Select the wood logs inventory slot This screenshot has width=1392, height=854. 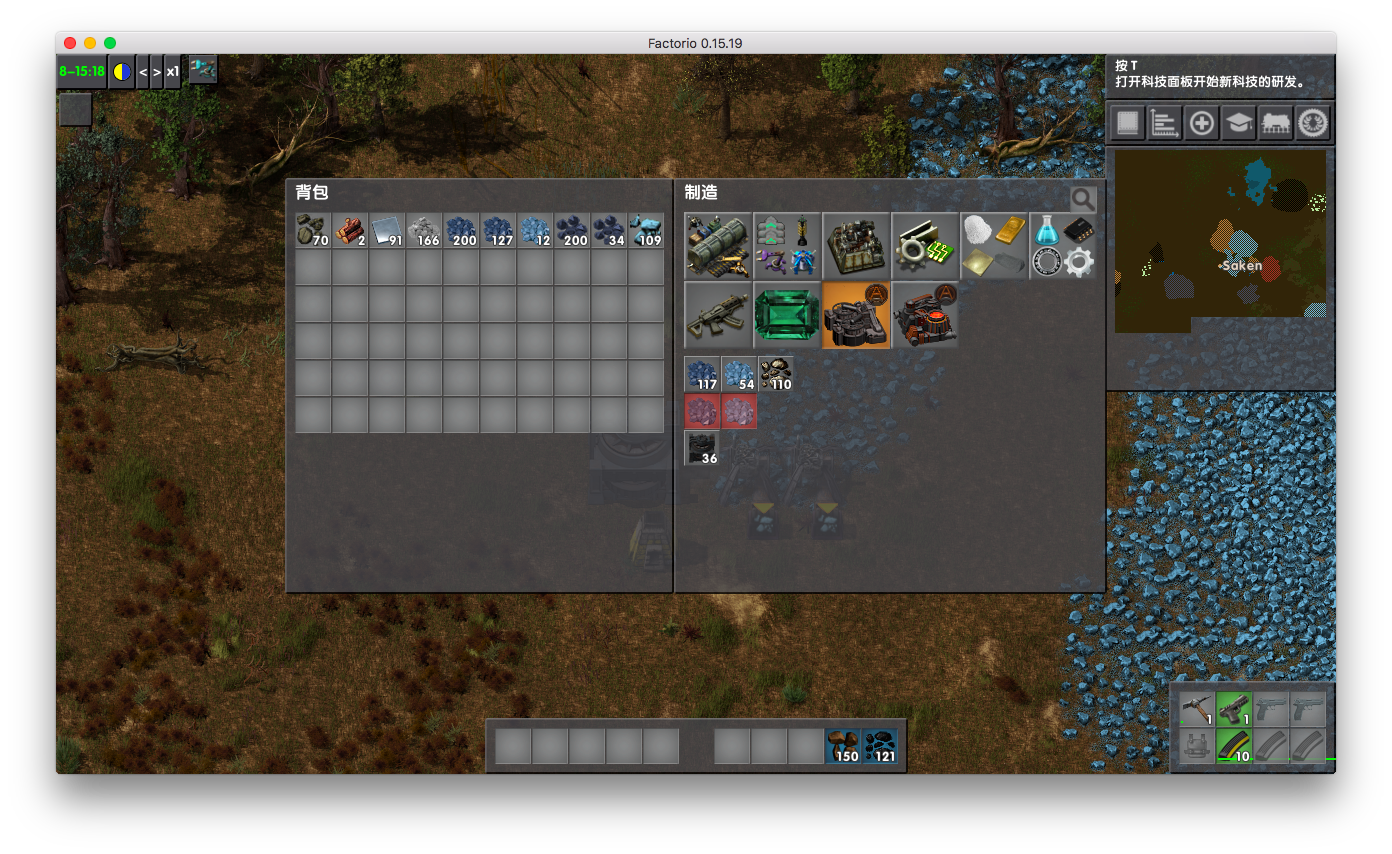350,231
